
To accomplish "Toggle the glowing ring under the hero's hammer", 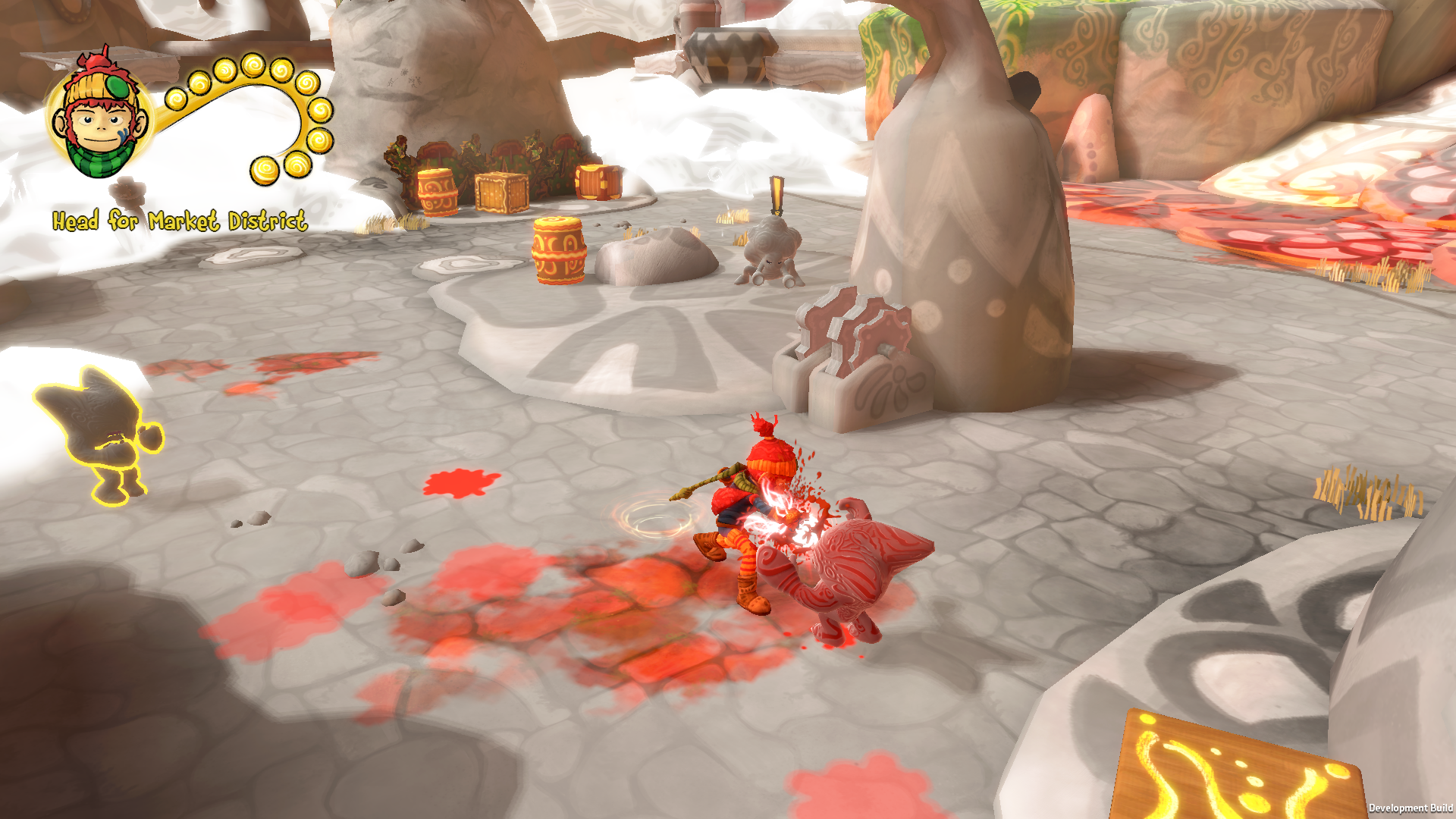I will (654, 517).
